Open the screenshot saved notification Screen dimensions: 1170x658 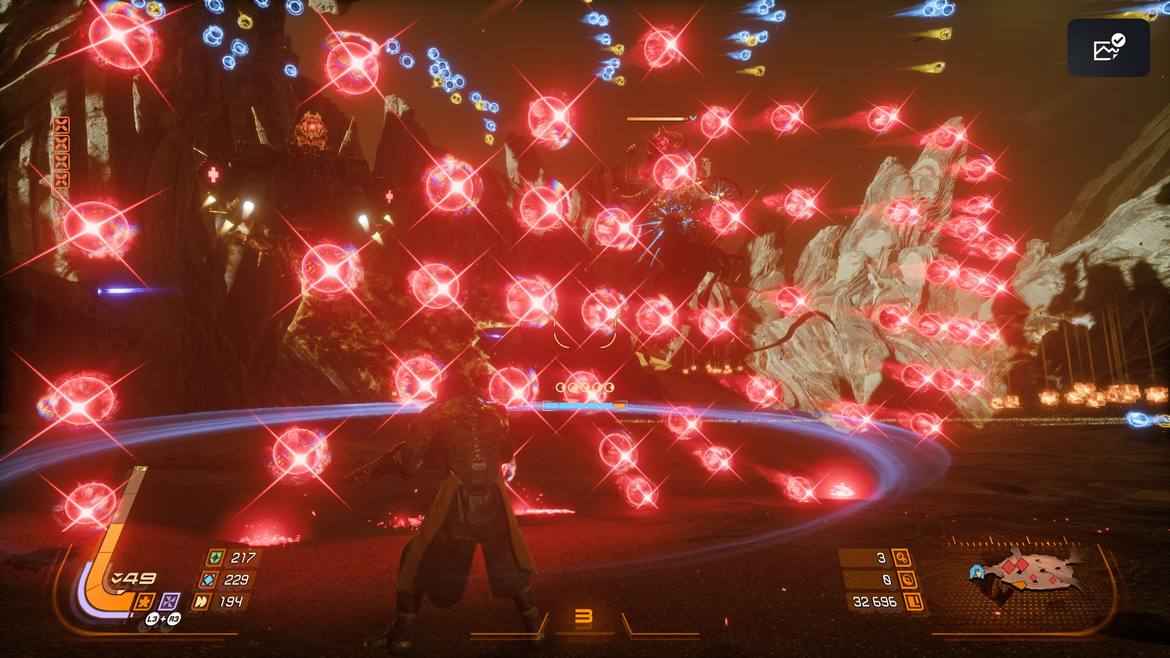pyautogui.click(x=1108, y=48)
